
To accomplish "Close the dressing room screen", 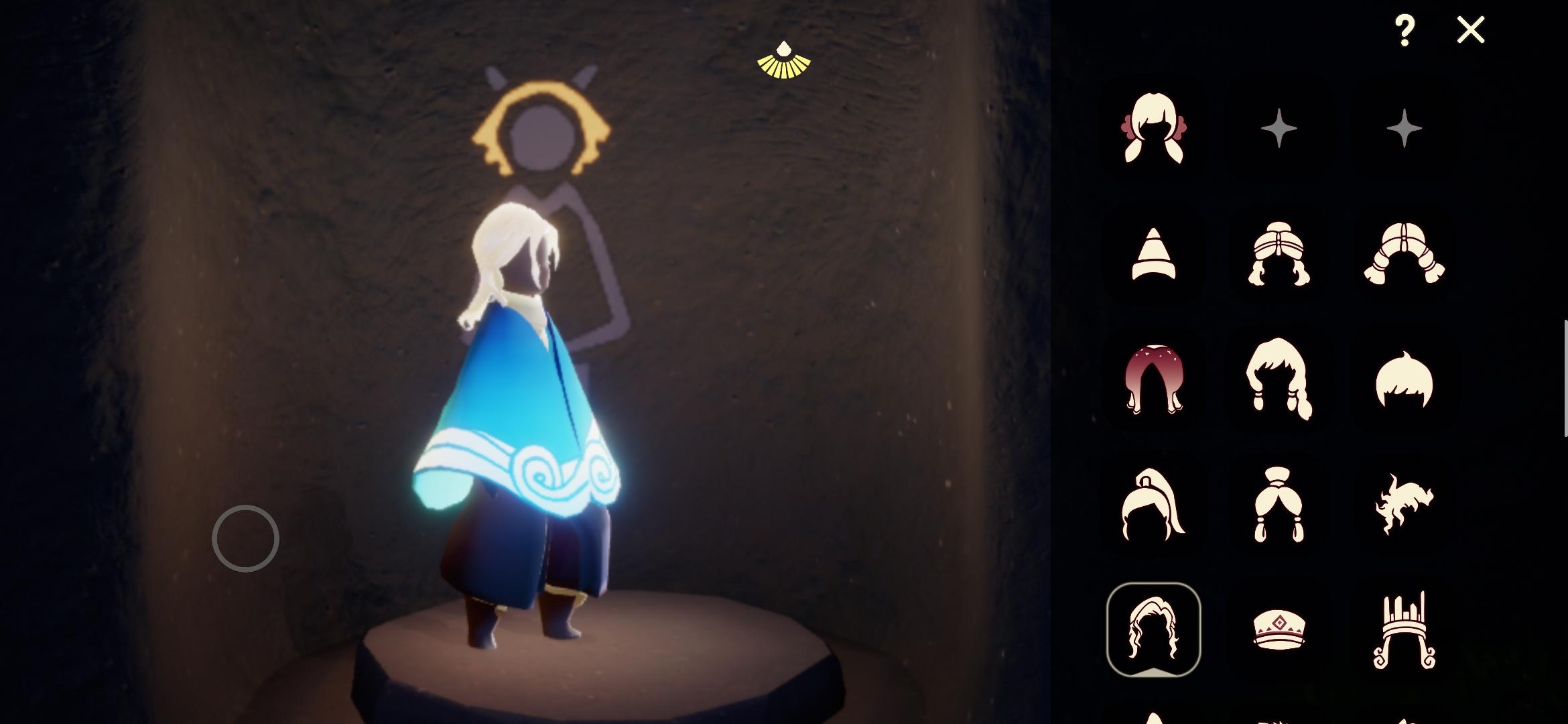I will tap(1470, 29).
